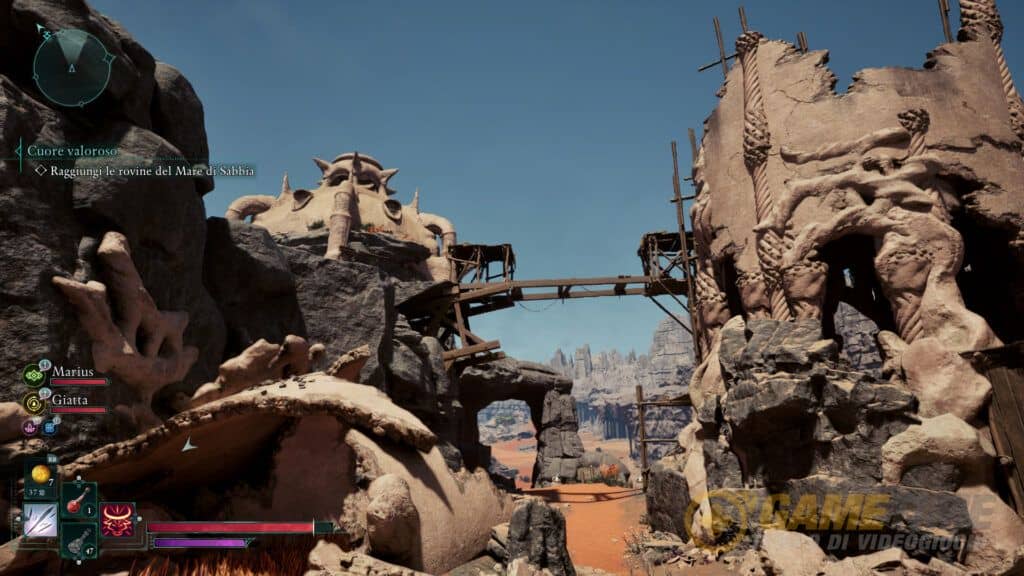Click the Giatta companion ability icon
1024x576 pixels.
click(33, 402)
